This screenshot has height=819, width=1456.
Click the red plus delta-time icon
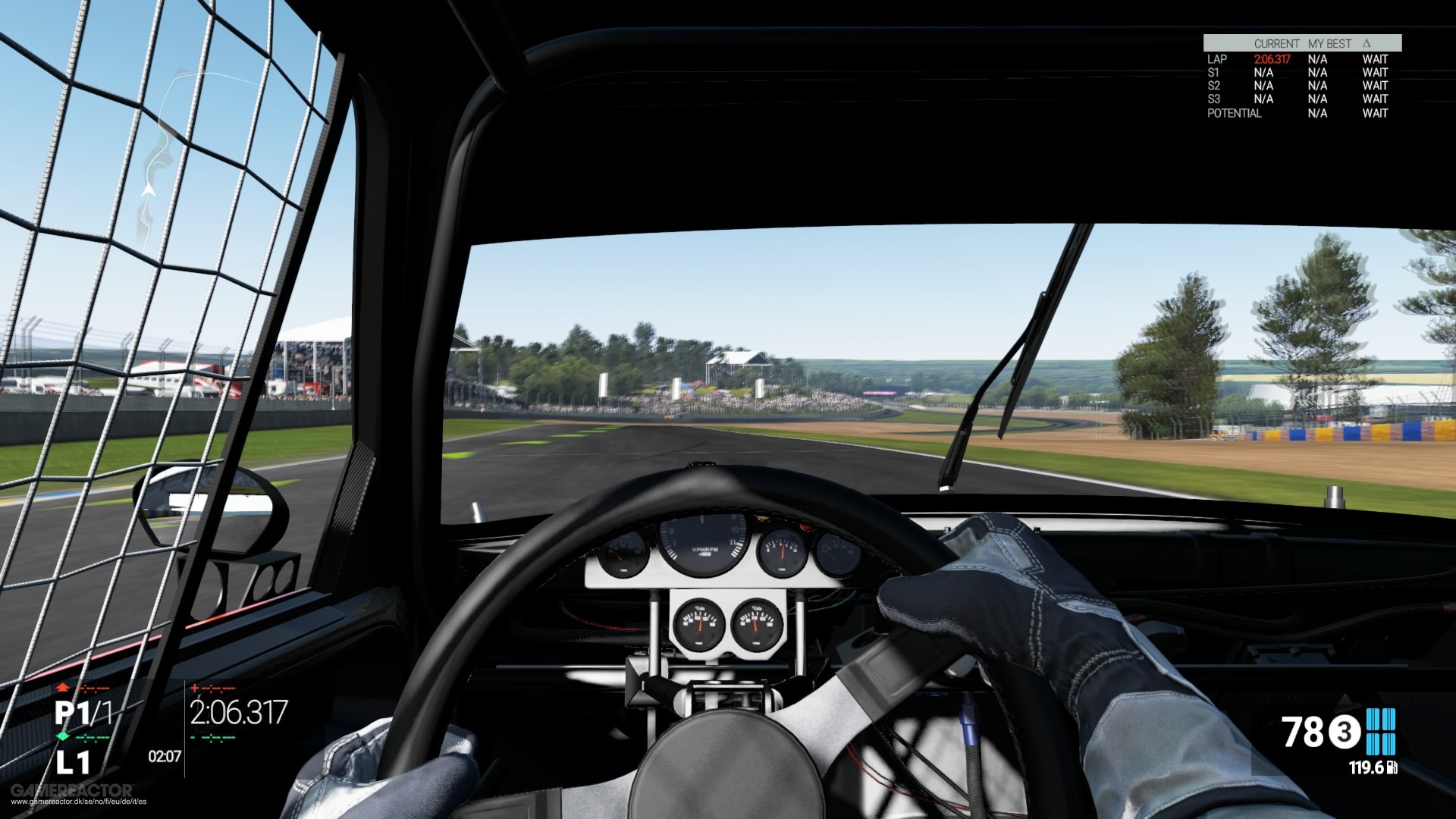[196, 688]
